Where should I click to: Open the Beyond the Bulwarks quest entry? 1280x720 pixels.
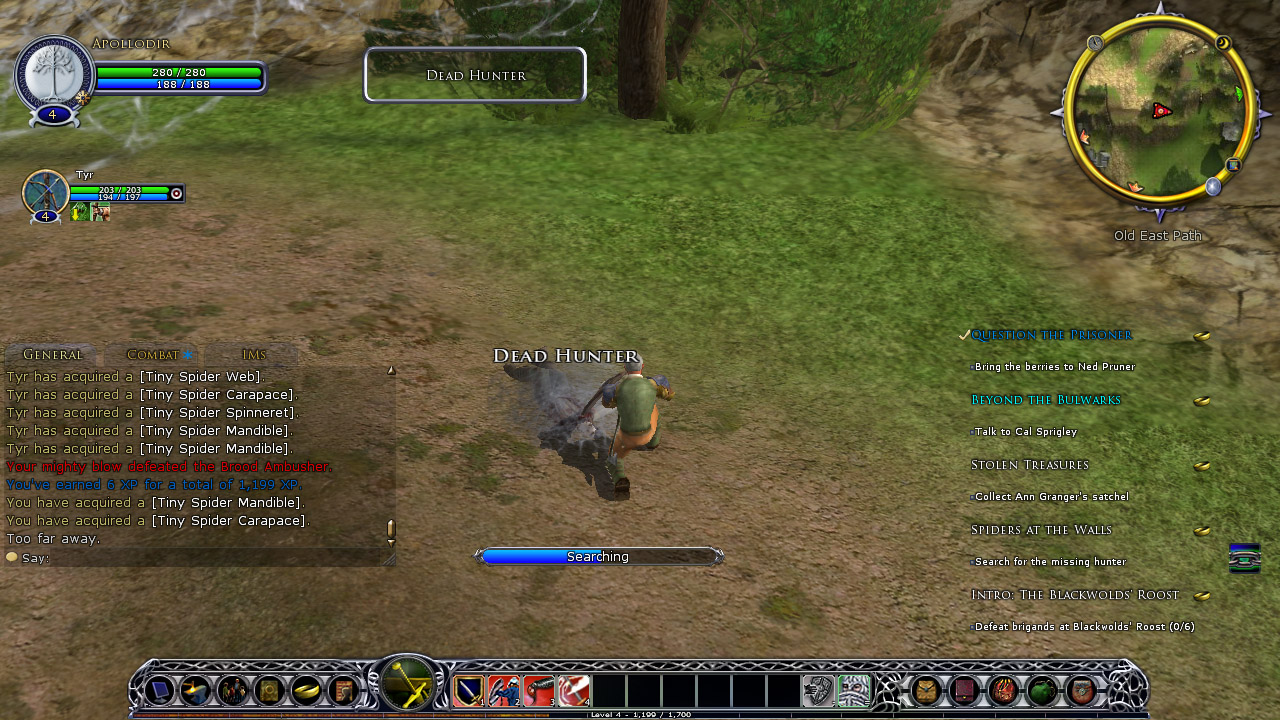[1045, 400]
